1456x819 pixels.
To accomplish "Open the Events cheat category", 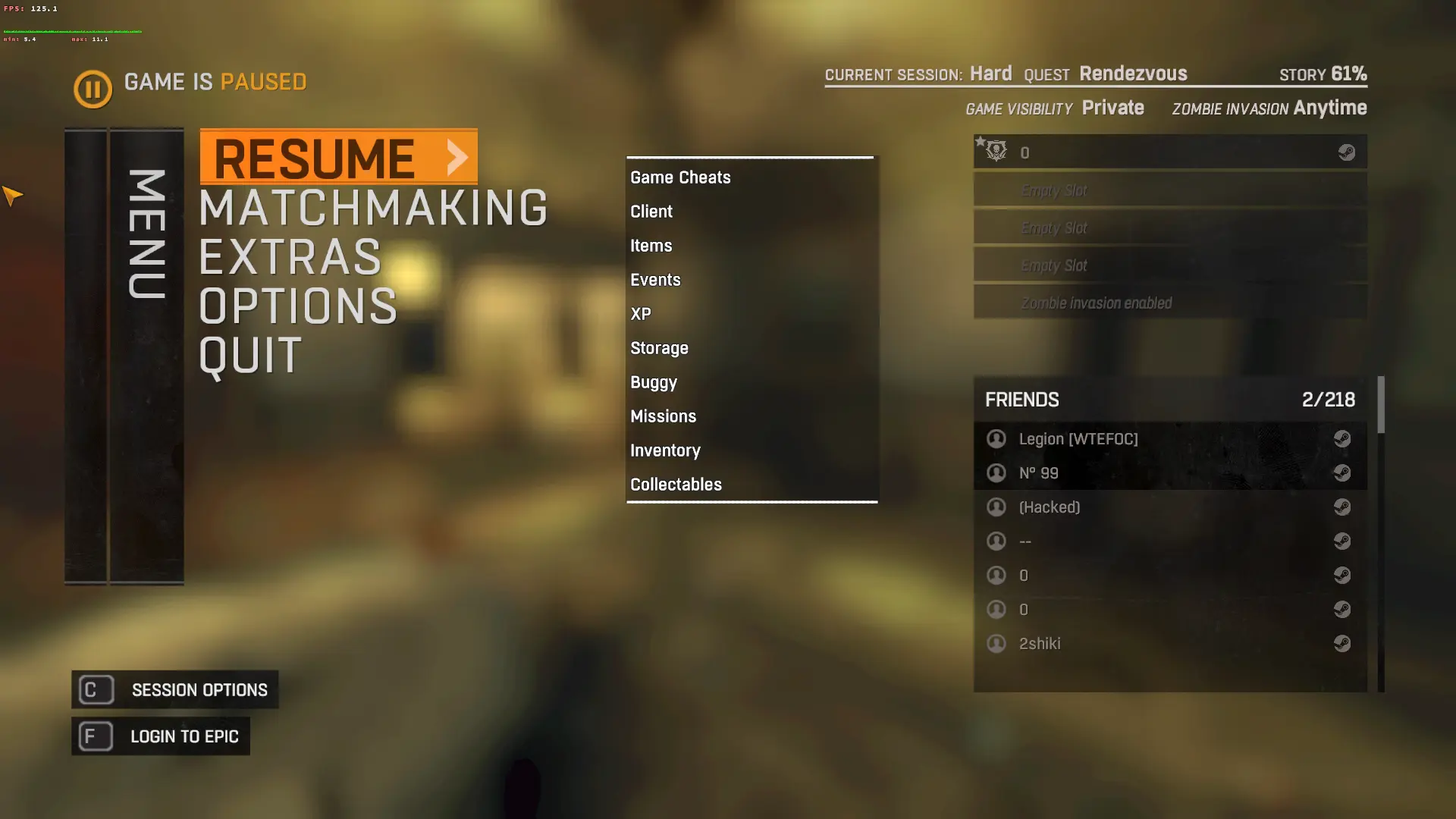I will click(x=655, y=280).
